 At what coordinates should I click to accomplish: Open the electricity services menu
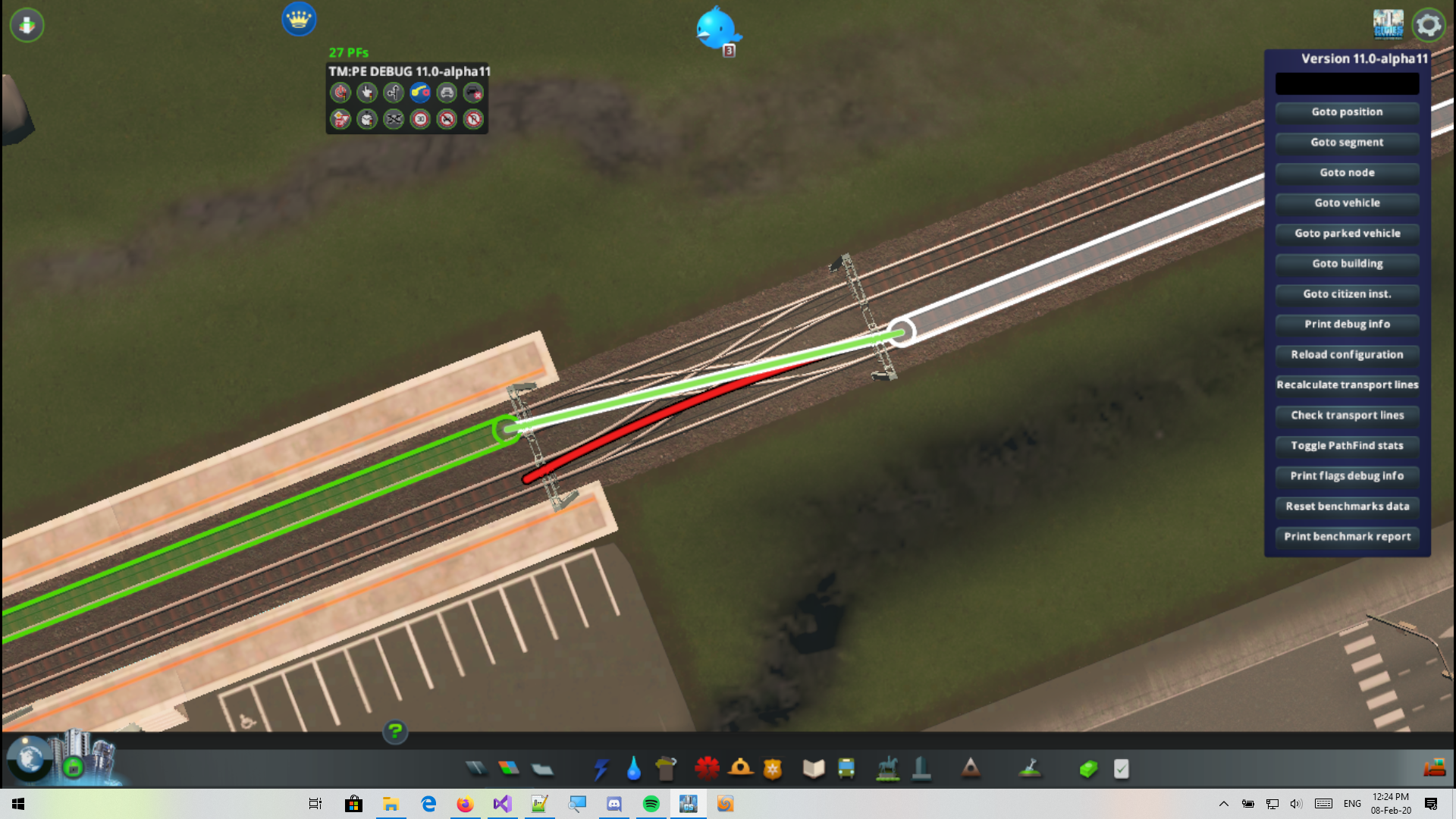(601, 768)
